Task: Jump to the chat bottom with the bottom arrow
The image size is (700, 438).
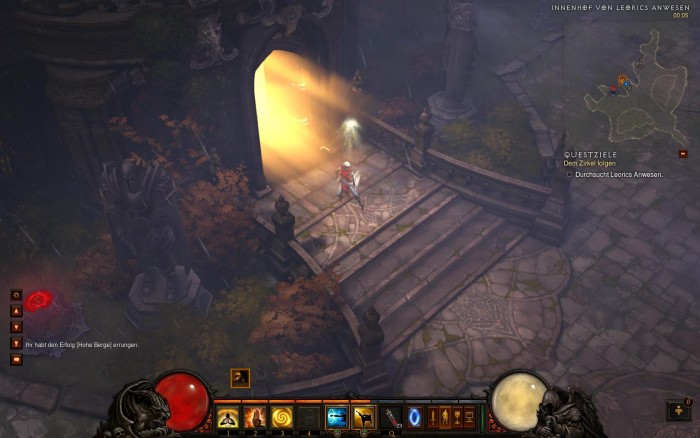Action: coord(16,343)
